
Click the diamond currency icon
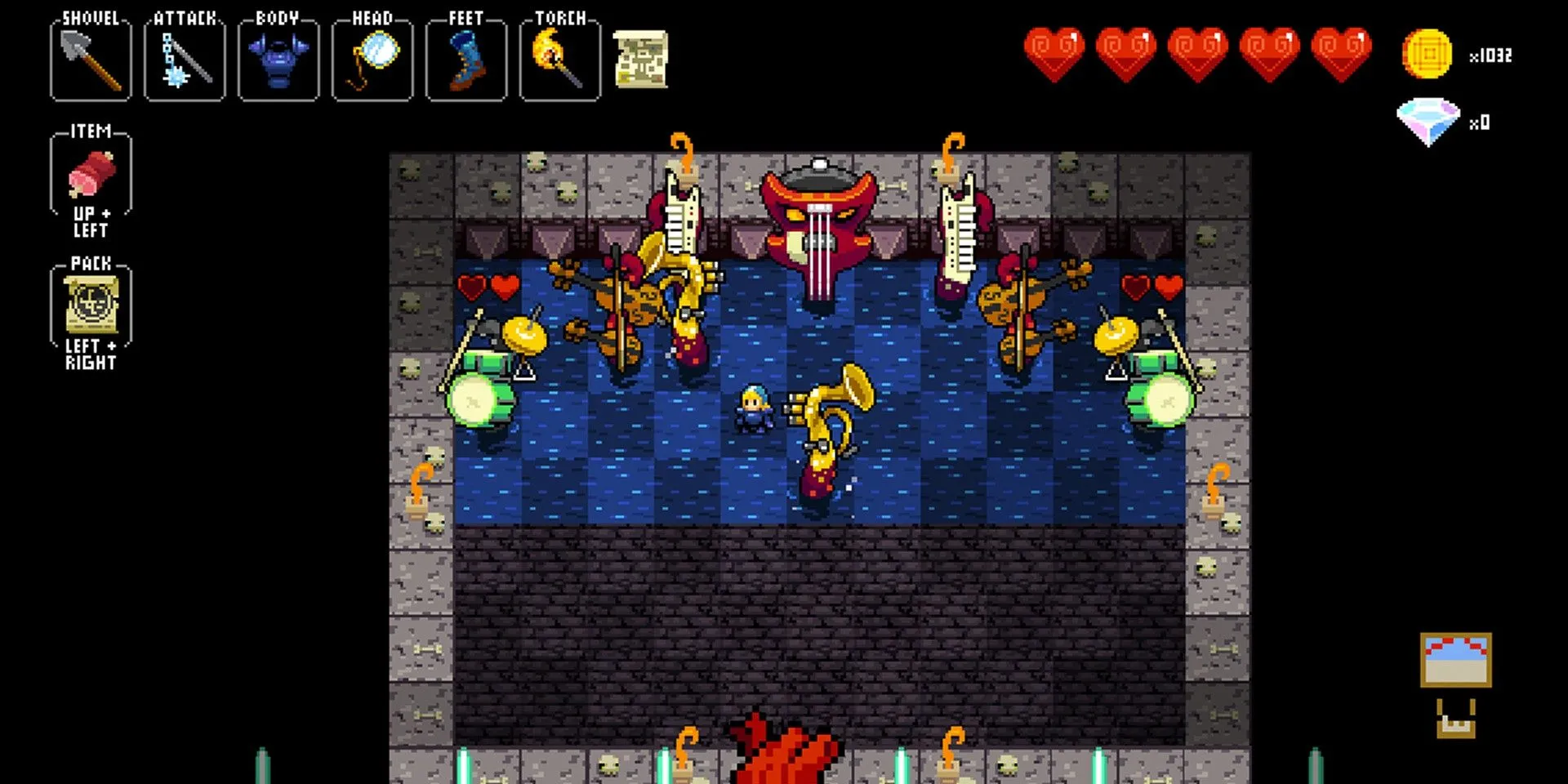click(x=1428, y=121)
